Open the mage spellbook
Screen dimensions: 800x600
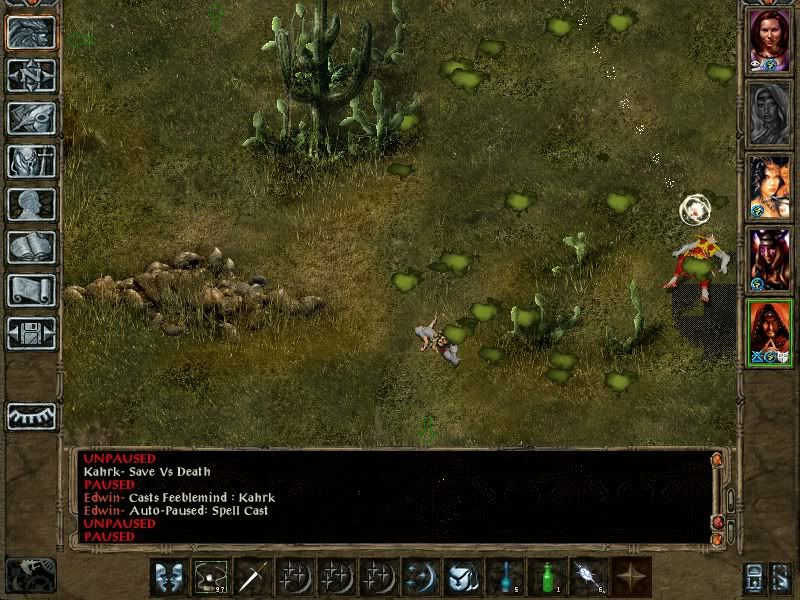(31, 247)
